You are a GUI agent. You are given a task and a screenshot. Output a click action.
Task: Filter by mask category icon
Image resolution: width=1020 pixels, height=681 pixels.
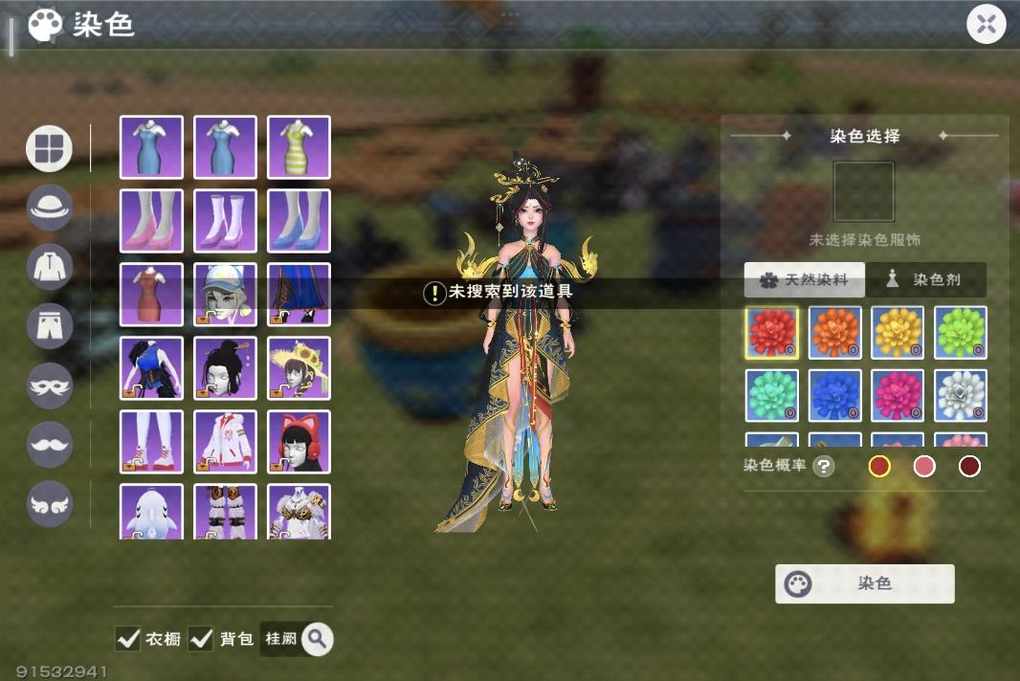[50, 385]
